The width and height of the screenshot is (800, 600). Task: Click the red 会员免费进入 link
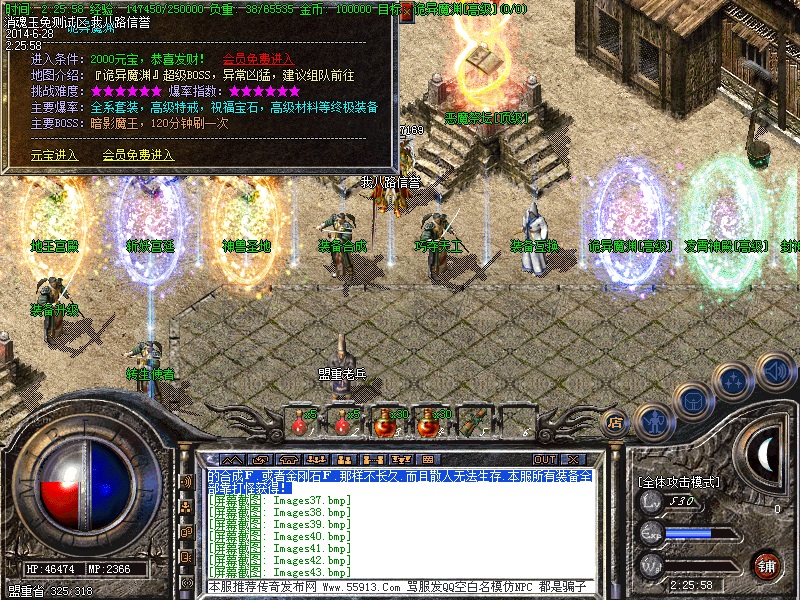pos(258,59)
